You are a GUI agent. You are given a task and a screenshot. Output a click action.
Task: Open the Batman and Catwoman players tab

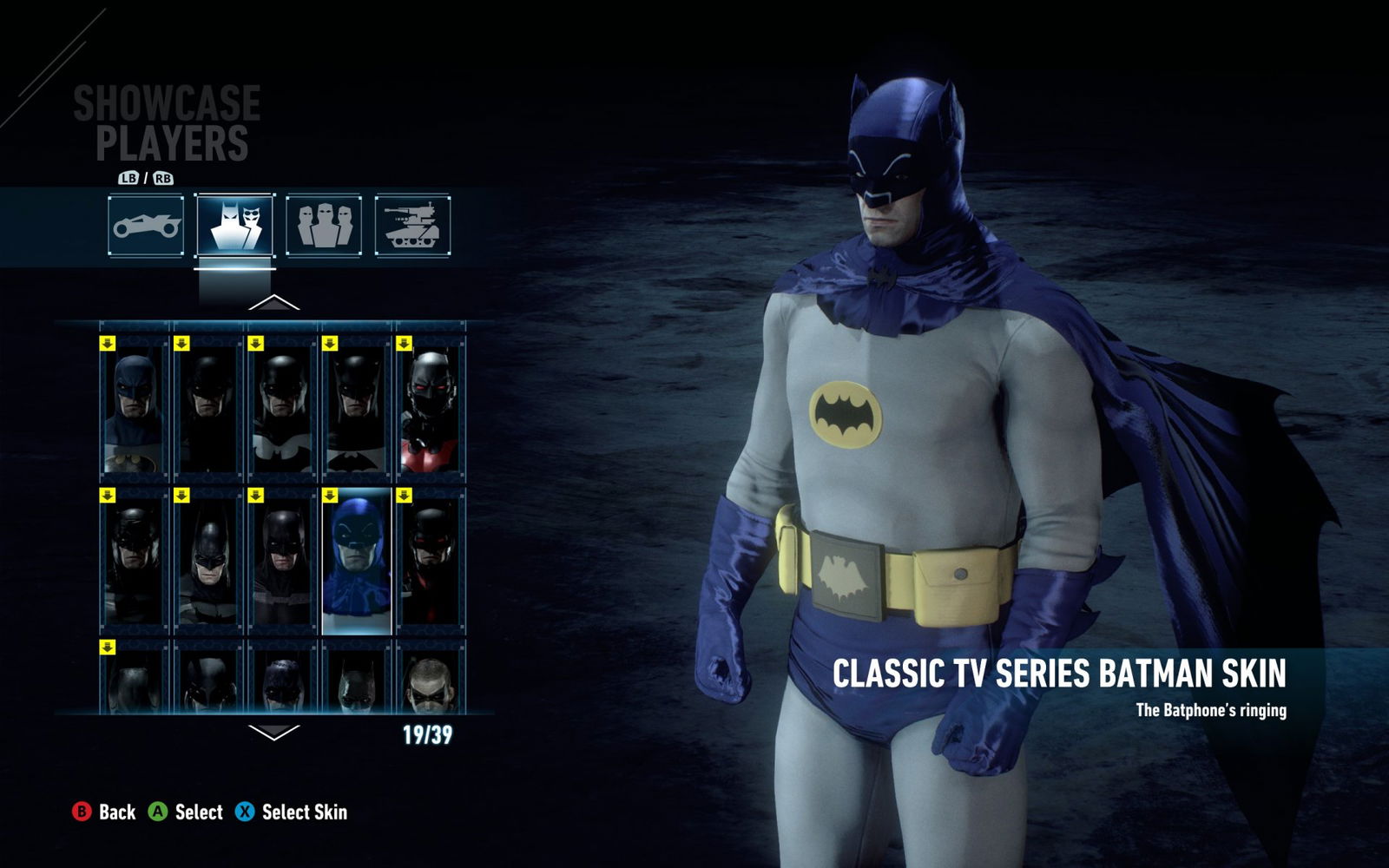coord(234,226)
